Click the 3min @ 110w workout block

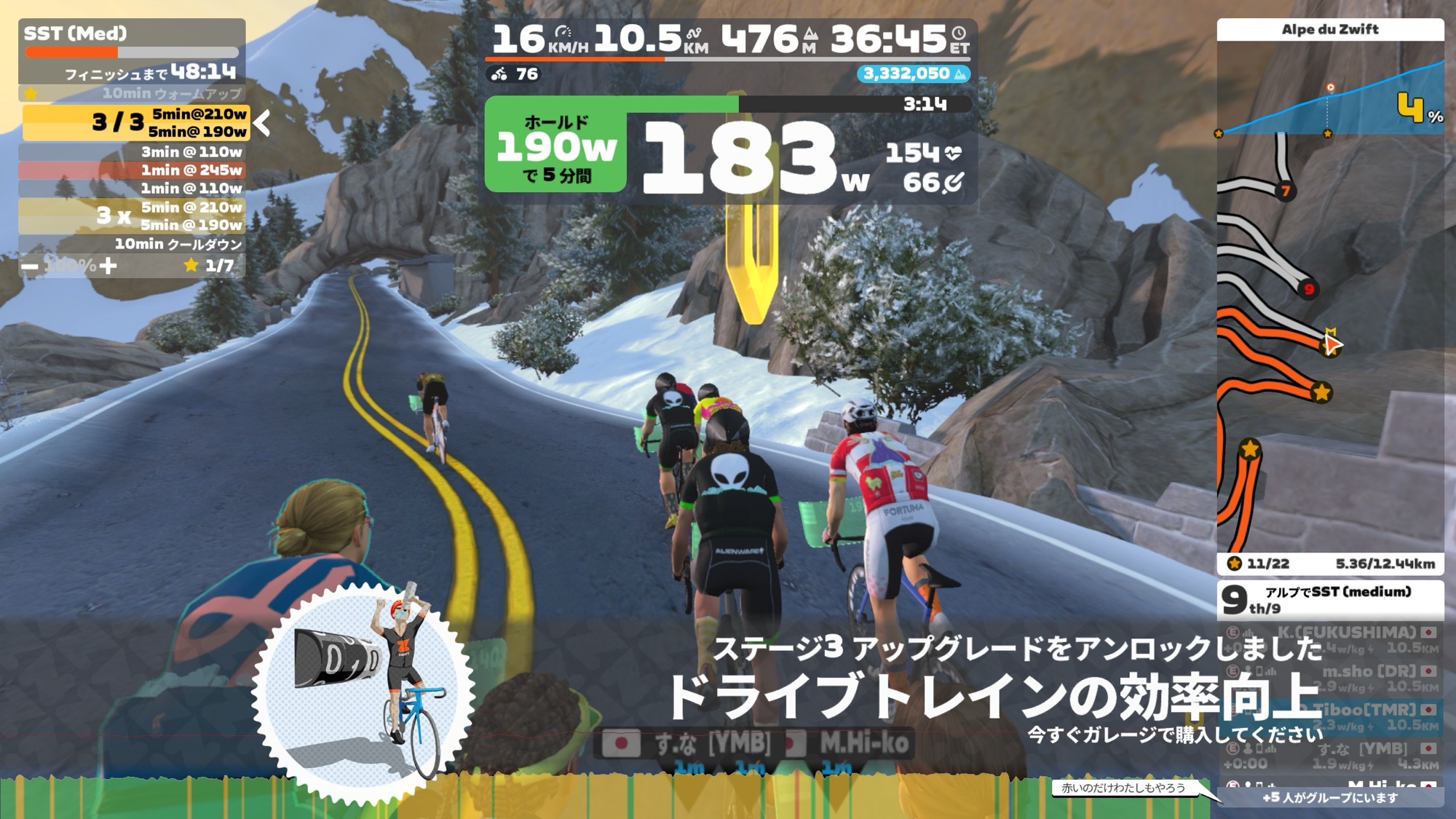pos(132,152)
